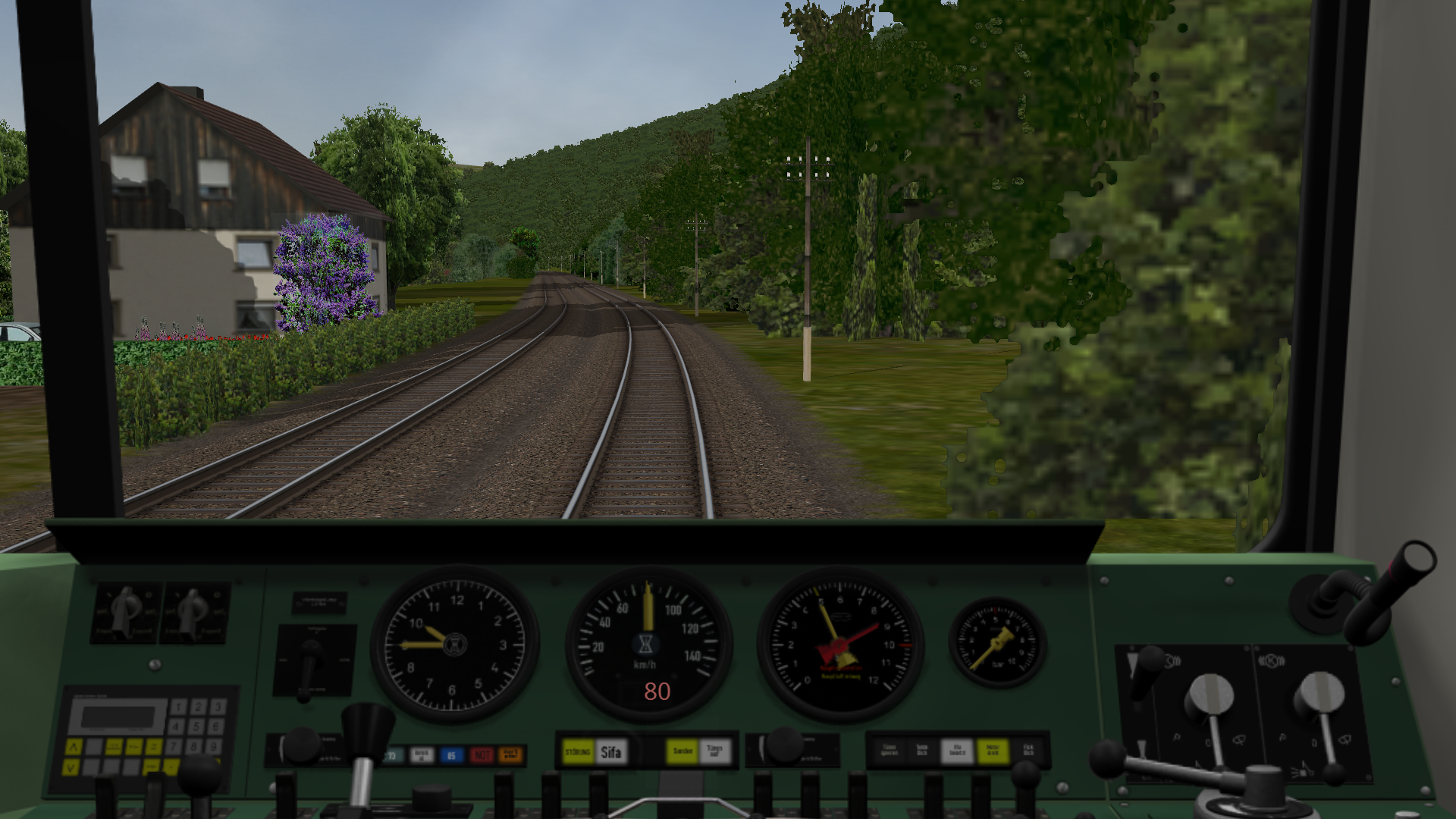Tap the Sifa indicator button

tap(611, 752)
